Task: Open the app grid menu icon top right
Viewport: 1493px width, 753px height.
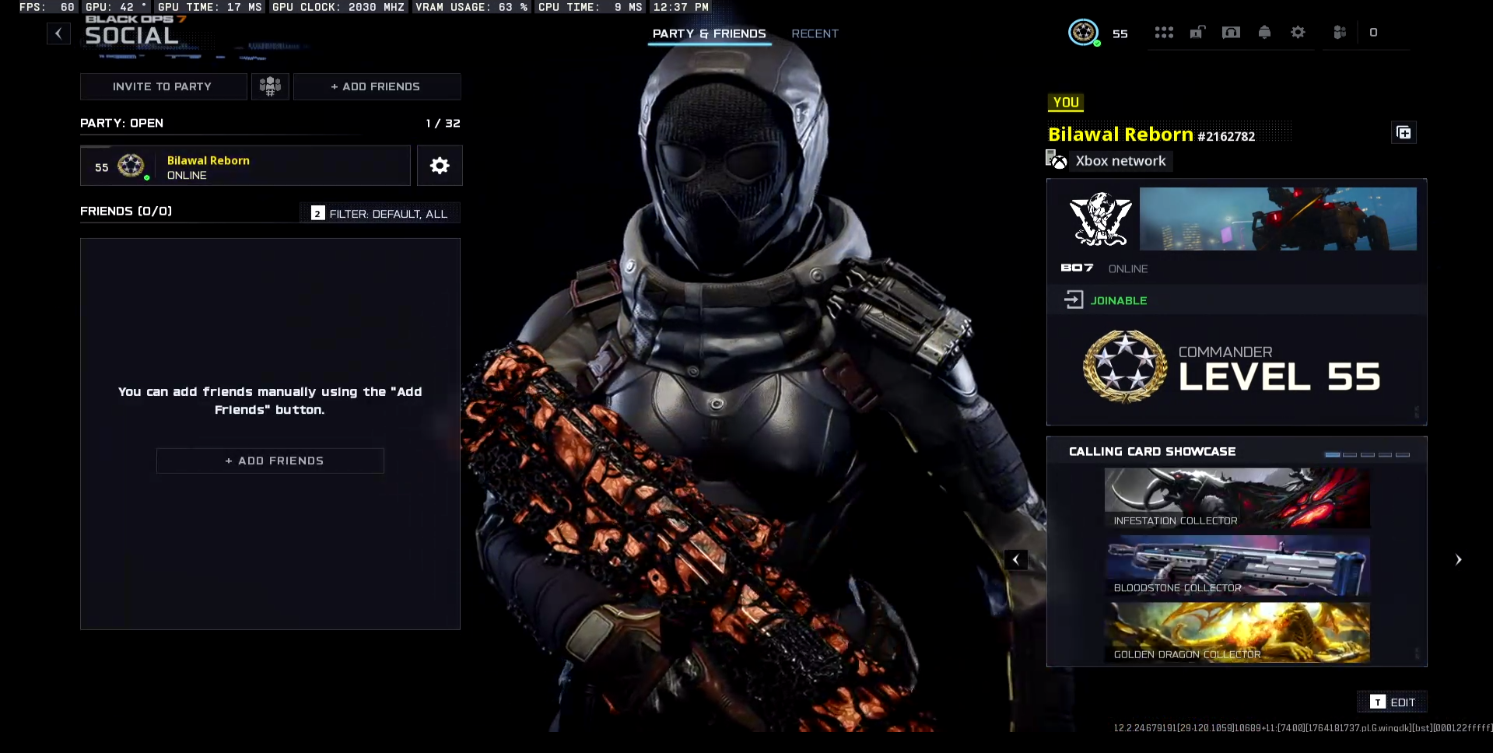Action: tap(1164, 32)
